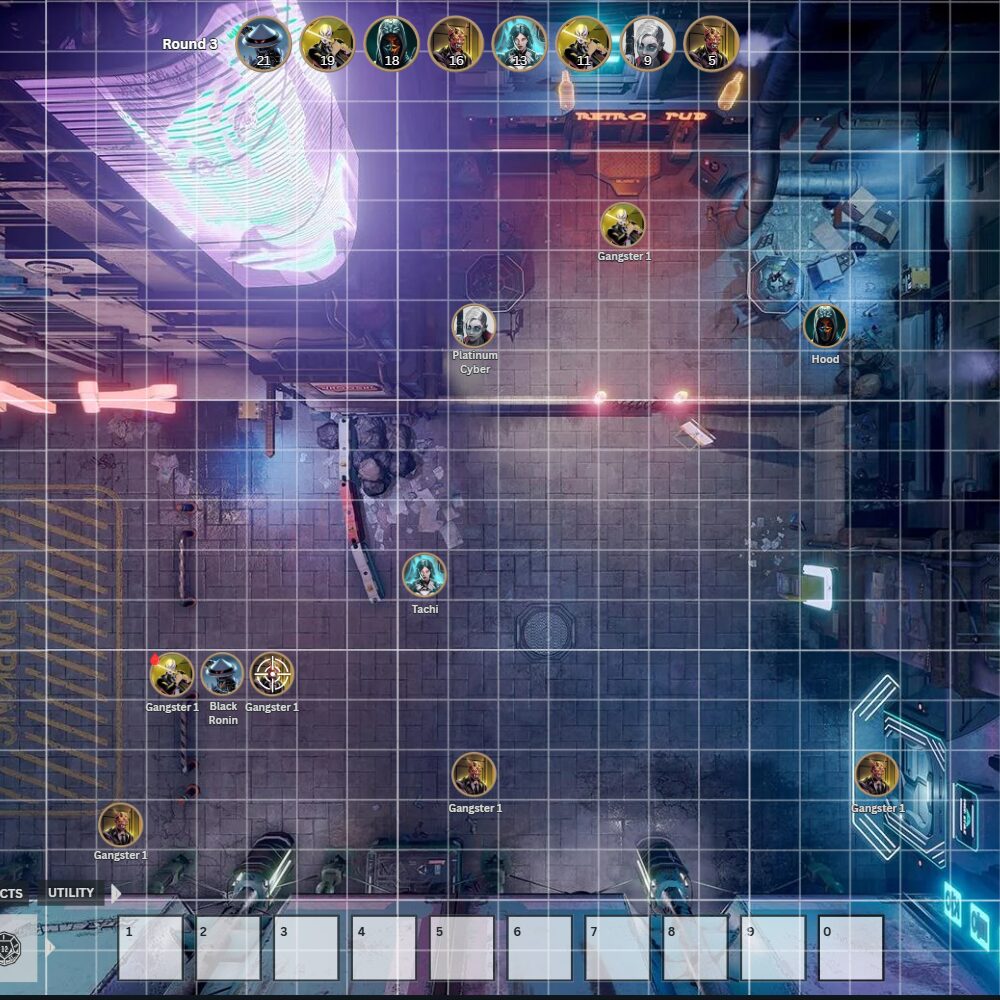Select the initiative 21 Black Ronin portrait
The image size is (1000, 1000).
[x=263, y=44]
